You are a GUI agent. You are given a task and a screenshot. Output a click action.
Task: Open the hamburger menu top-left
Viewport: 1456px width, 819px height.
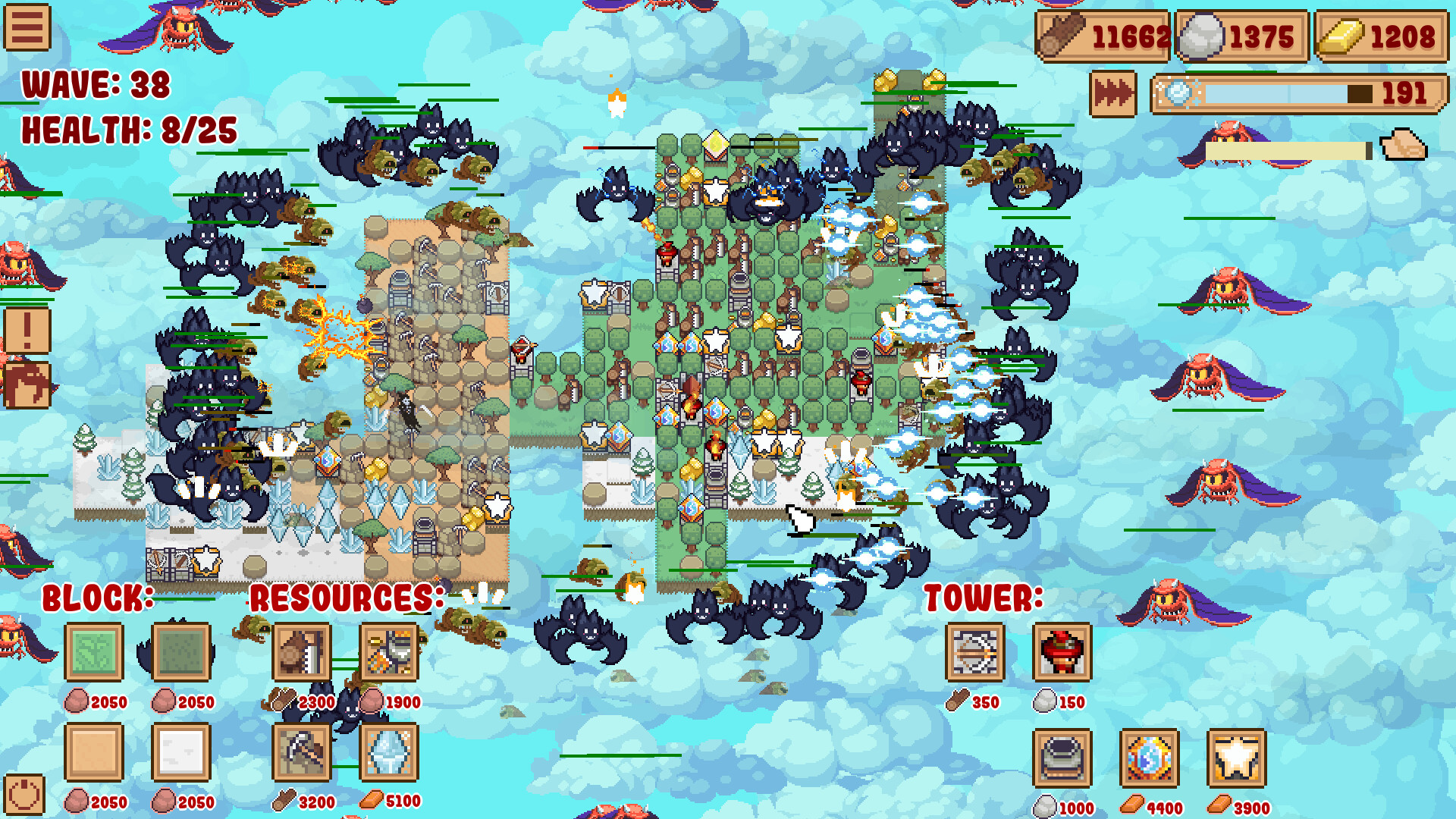27,27
